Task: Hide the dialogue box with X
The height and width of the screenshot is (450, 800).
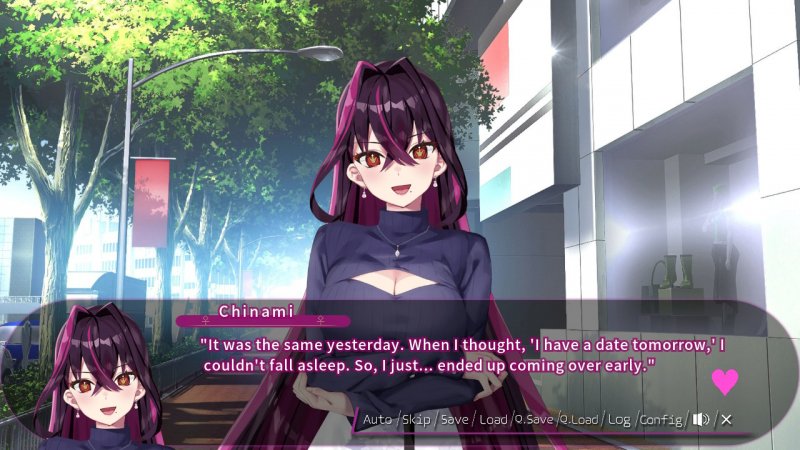Action: point(726,419)
